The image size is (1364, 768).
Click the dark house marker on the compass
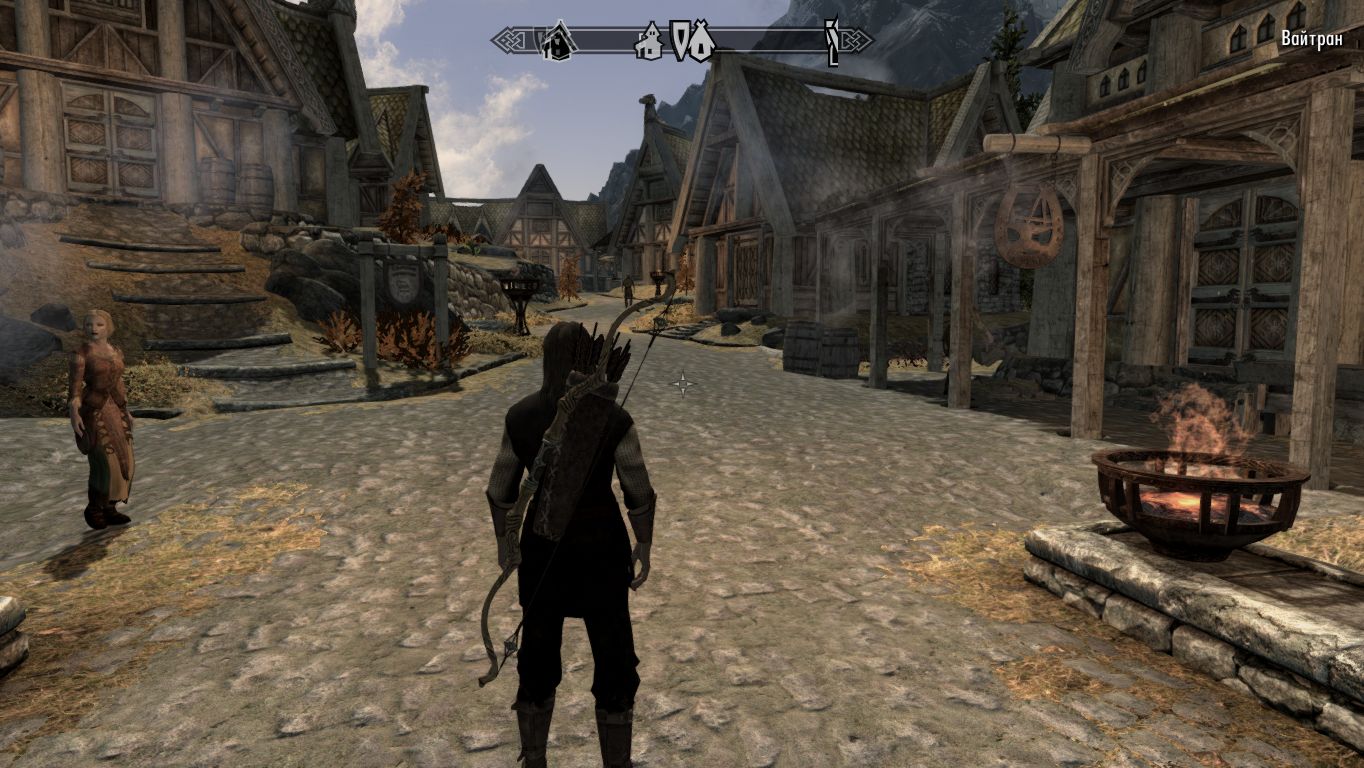556,41
